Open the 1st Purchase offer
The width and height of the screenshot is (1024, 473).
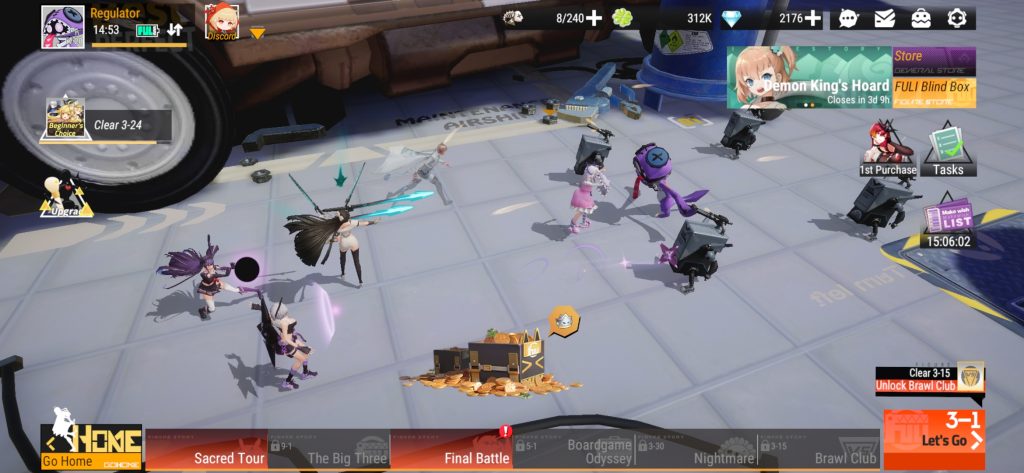click(887, 148)
